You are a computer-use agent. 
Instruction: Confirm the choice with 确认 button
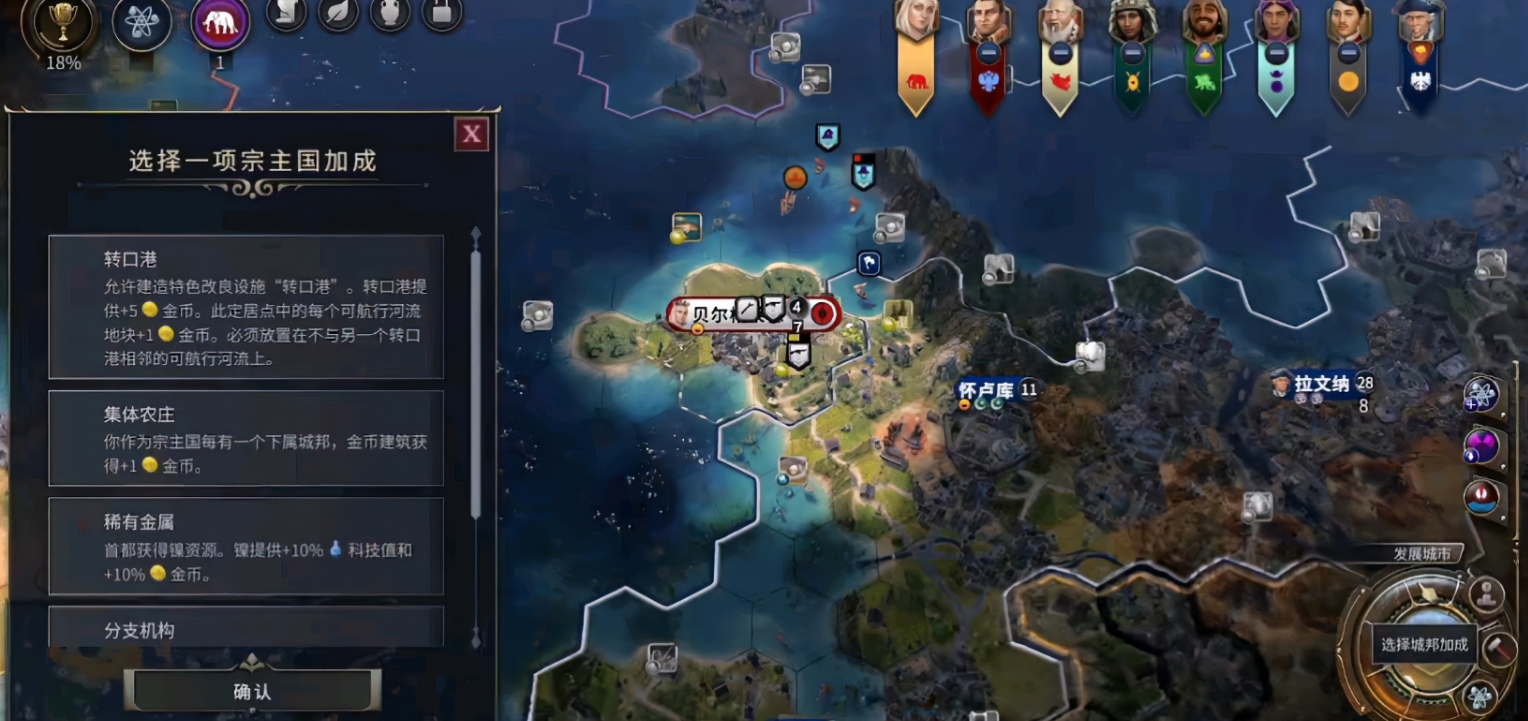pyautogui.click(x=252, y=691)
